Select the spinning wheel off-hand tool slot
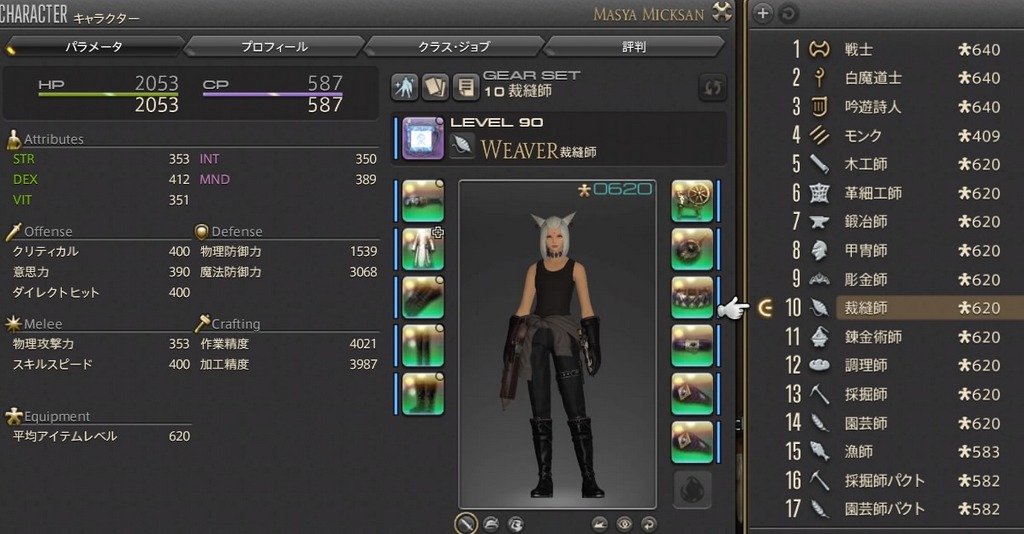 click(x=692, y=200)
